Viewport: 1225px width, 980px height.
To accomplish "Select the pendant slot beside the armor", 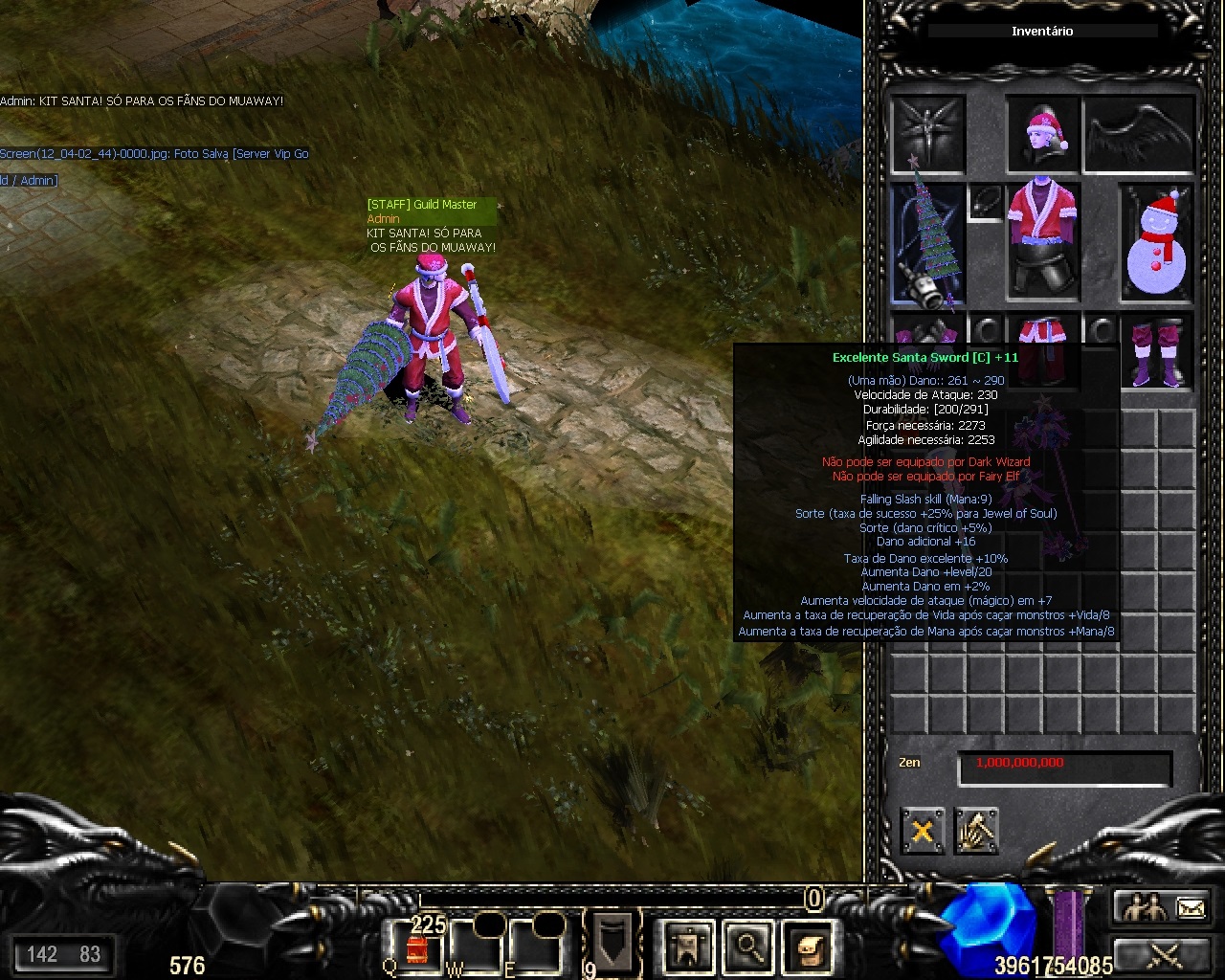I will click(985, 203).
